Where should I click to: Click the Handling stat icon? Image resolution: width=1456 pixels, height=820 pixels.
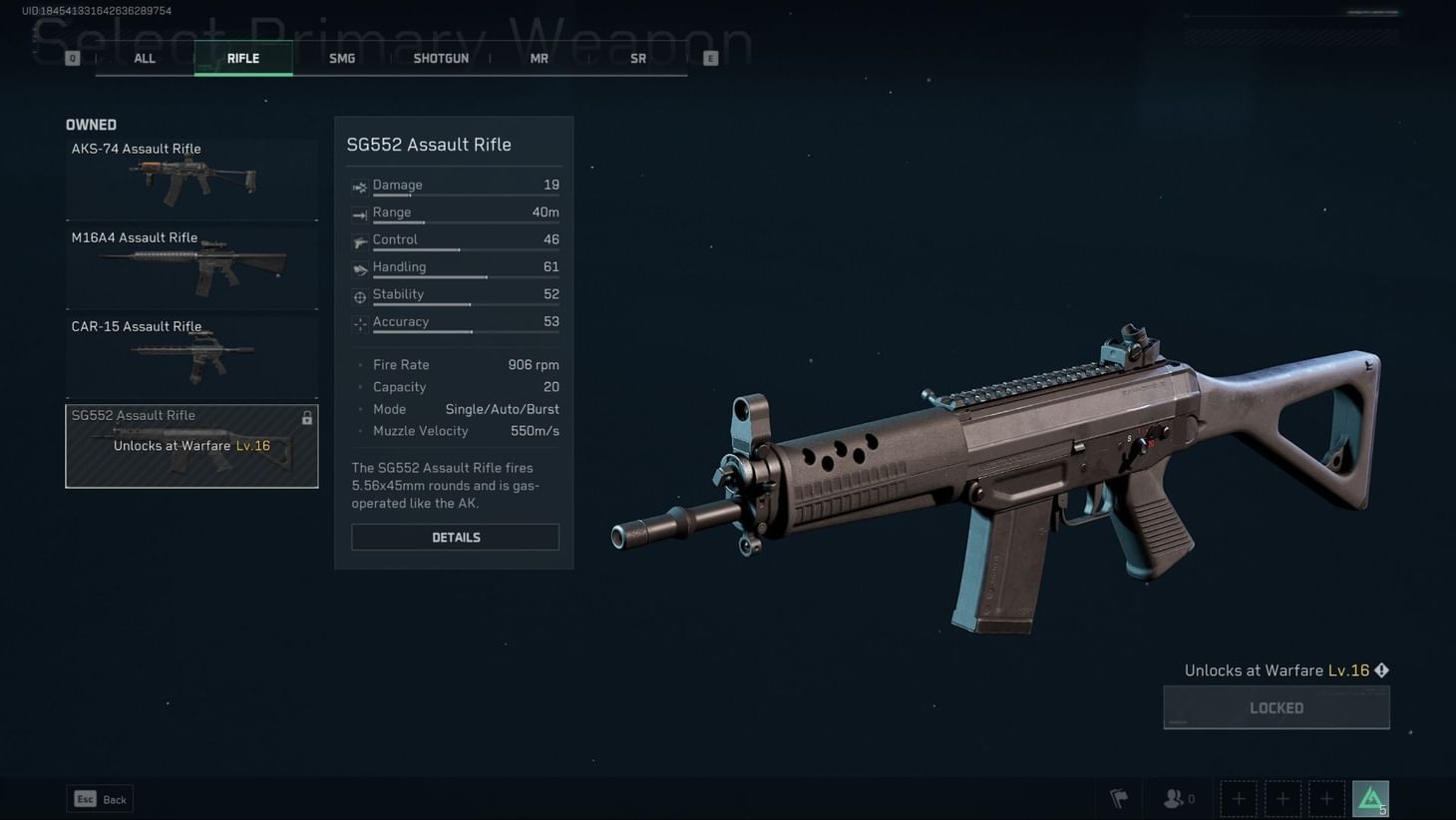point(359,268)
